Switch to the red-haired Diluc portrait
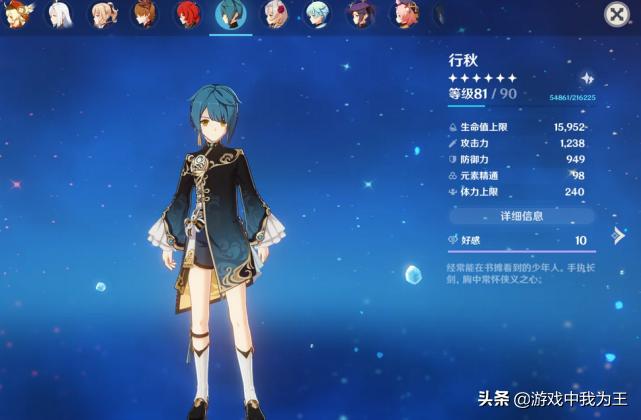Image resolution: width=641 pixels, height=420 pixels. (x=187, y=13)
